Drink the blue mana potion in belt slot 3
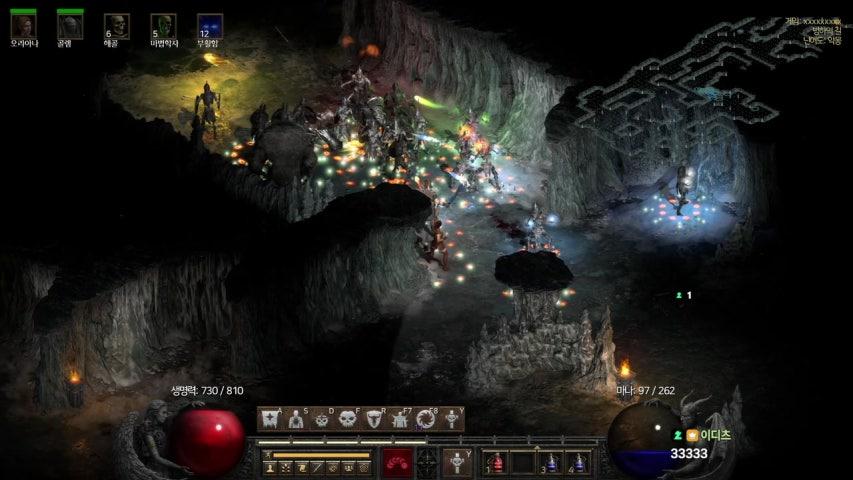Screen dimensions: 853x480 (x=551, y=462)
